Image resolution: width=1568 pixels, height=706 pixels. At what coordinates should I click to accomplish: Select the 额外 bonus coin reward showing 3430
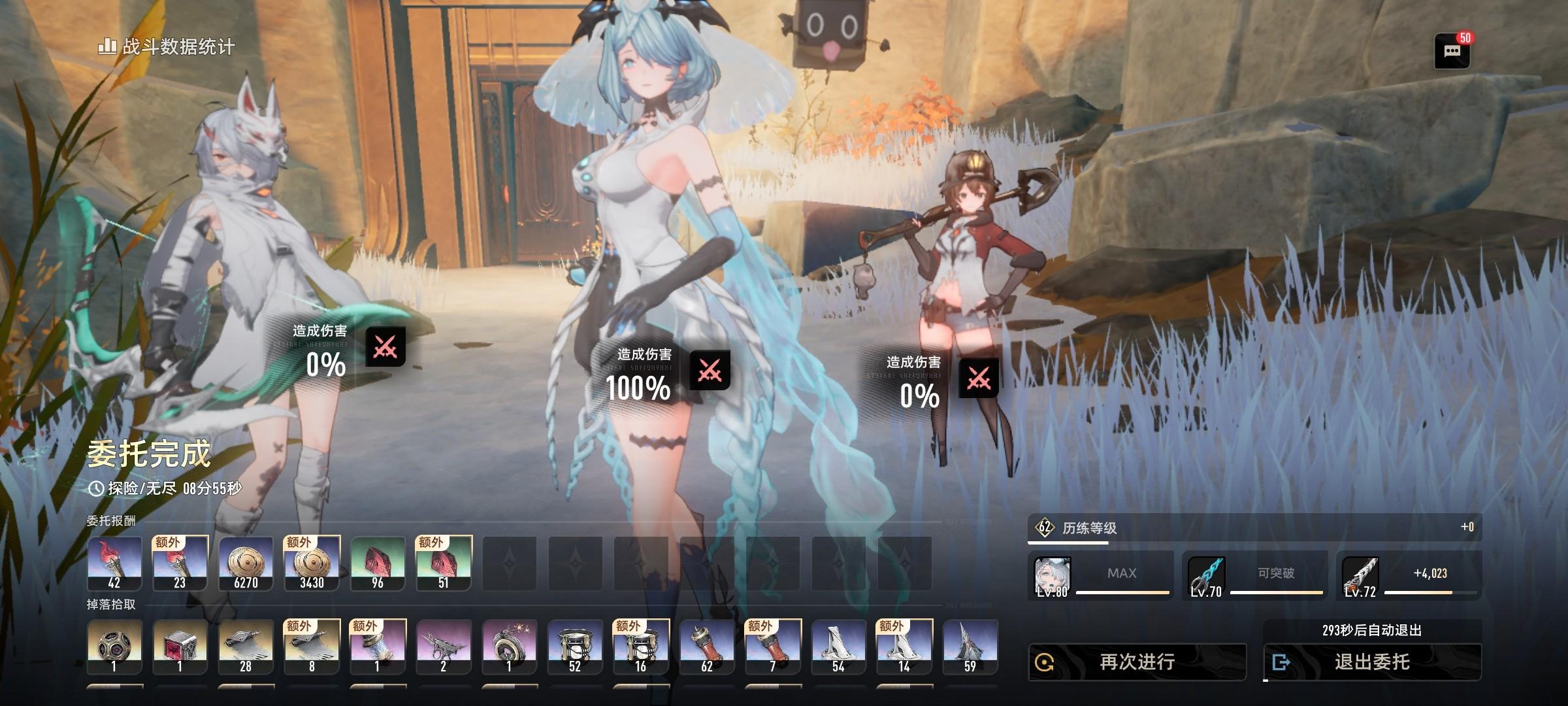pyautogui.click(x=312, y=563)
